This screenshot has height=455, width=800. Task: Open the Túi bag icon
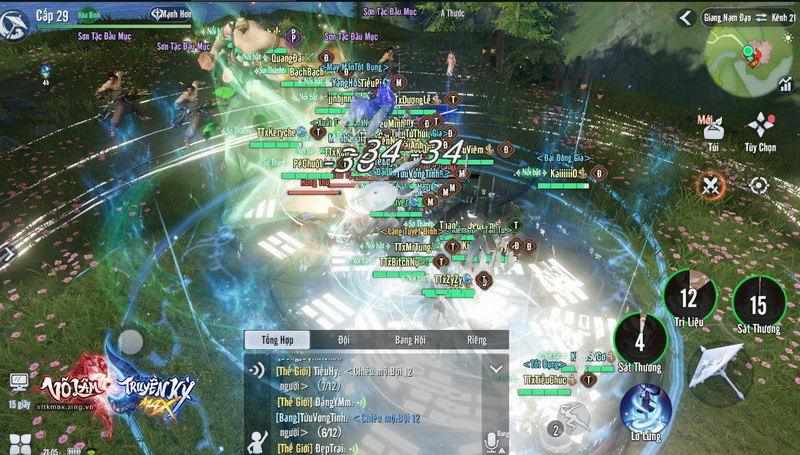coord(713,131)
